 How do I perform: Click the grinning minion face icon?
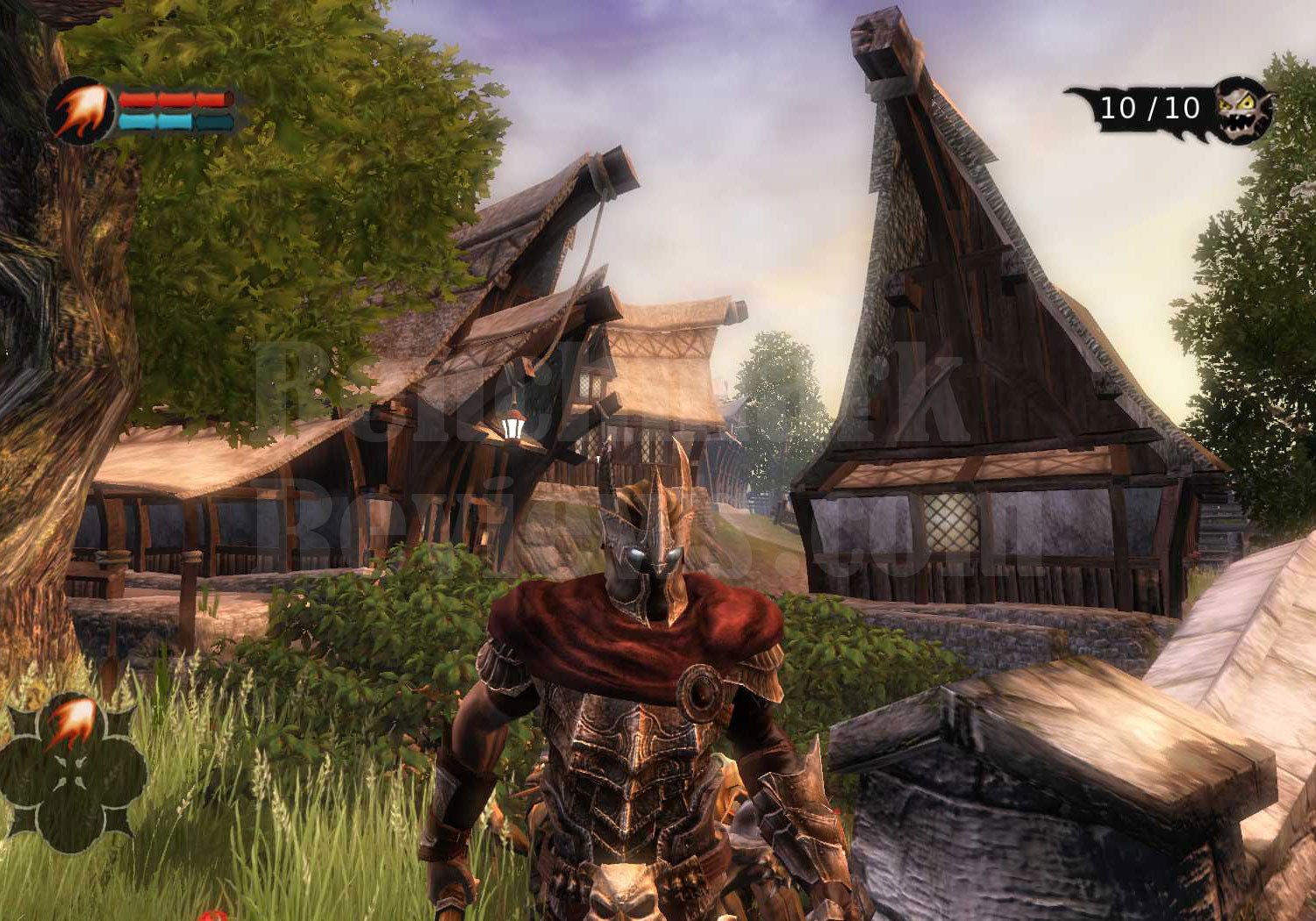point(1242,110)
